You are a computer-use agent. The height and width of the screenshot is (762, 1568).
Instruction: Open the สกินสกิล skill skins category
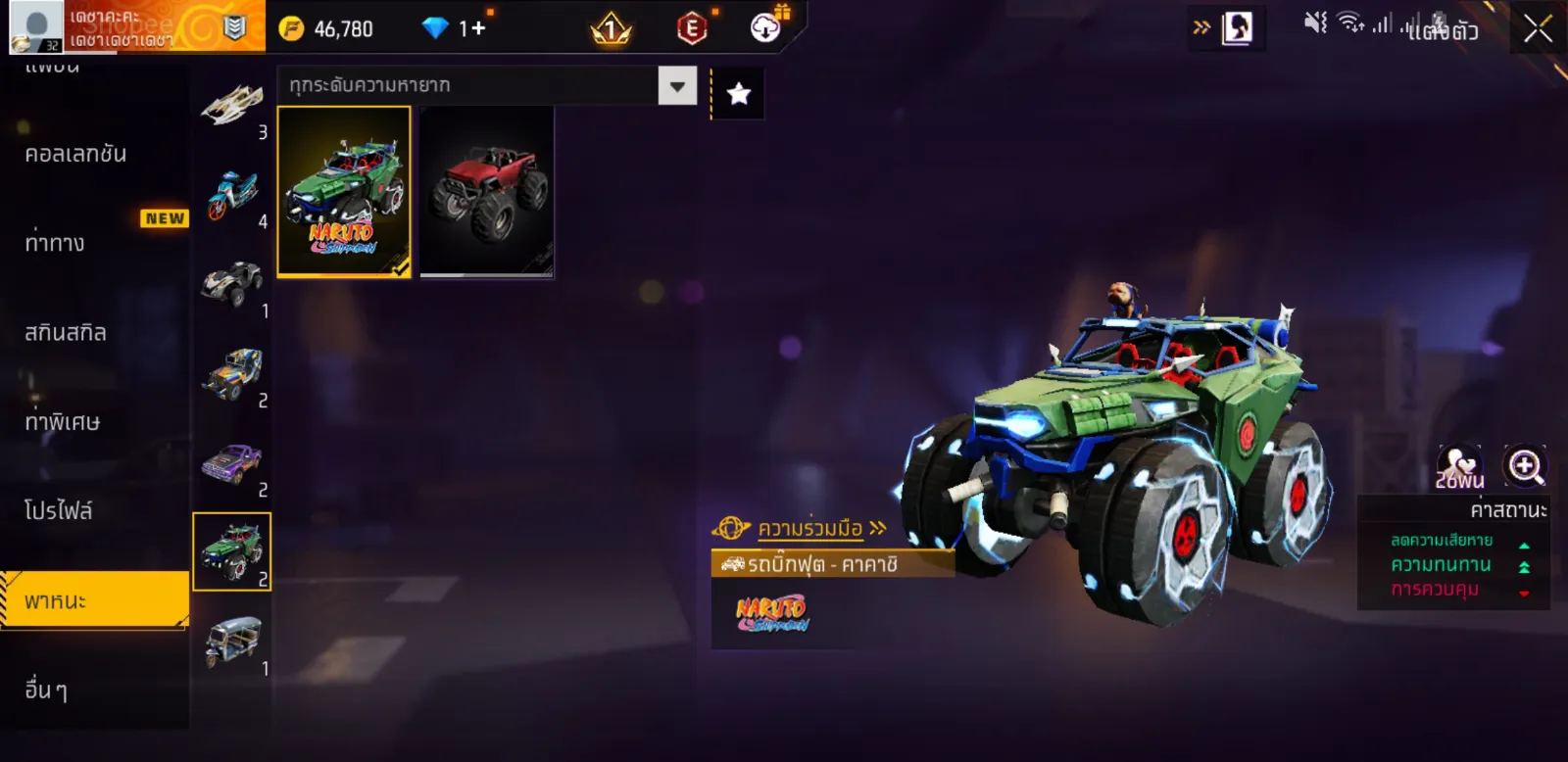pyautogui.click(x=66, y=333)
